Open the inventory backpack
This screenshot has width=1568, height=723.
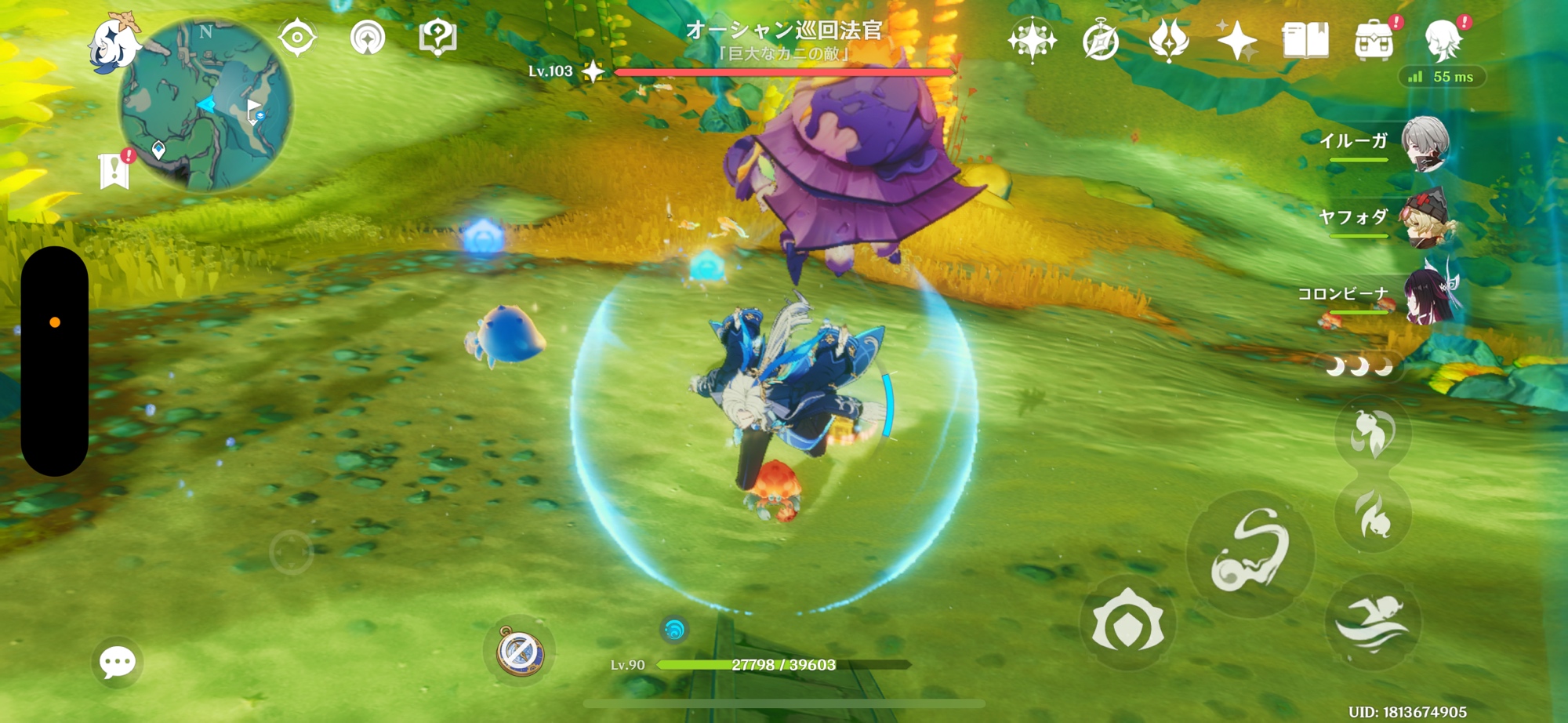[x=1374, y=40]
